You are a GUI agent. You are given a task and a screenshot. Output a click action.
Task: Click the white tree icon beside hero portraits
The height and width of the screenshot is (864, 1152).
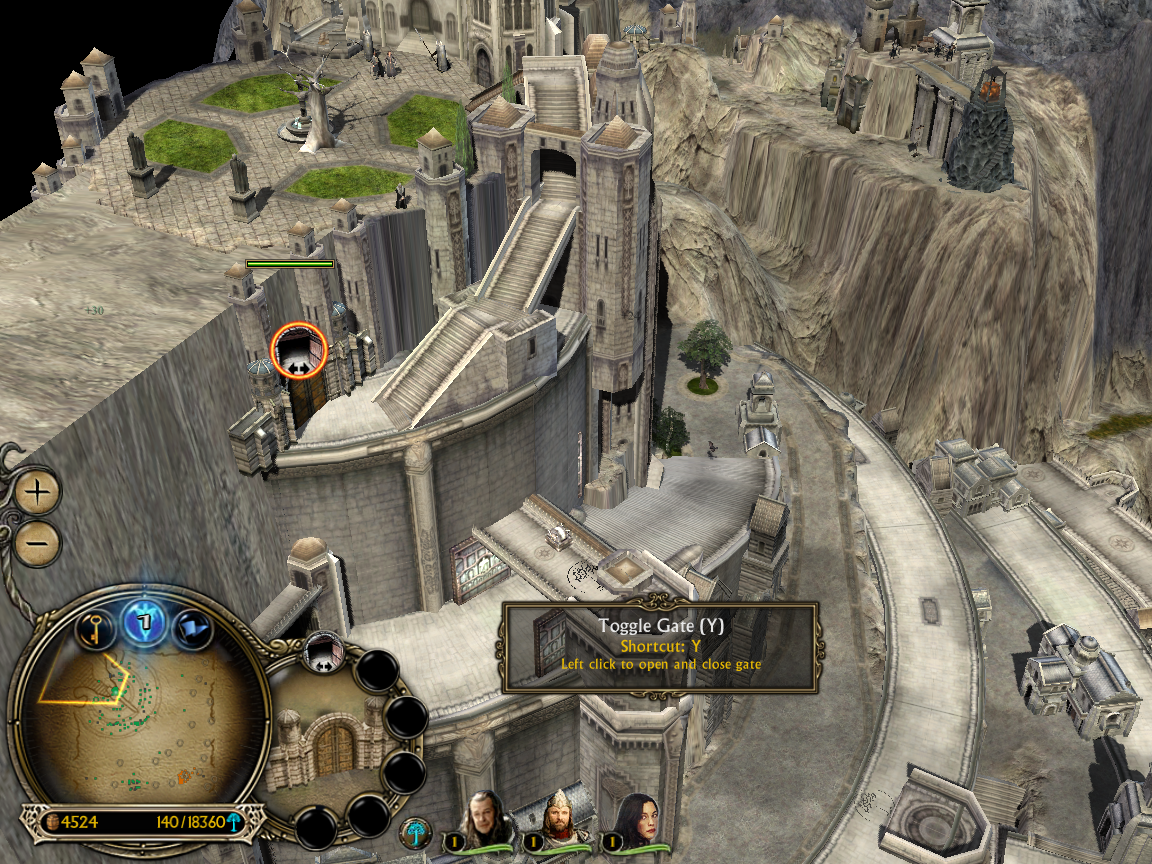click(x=415, y=832)
